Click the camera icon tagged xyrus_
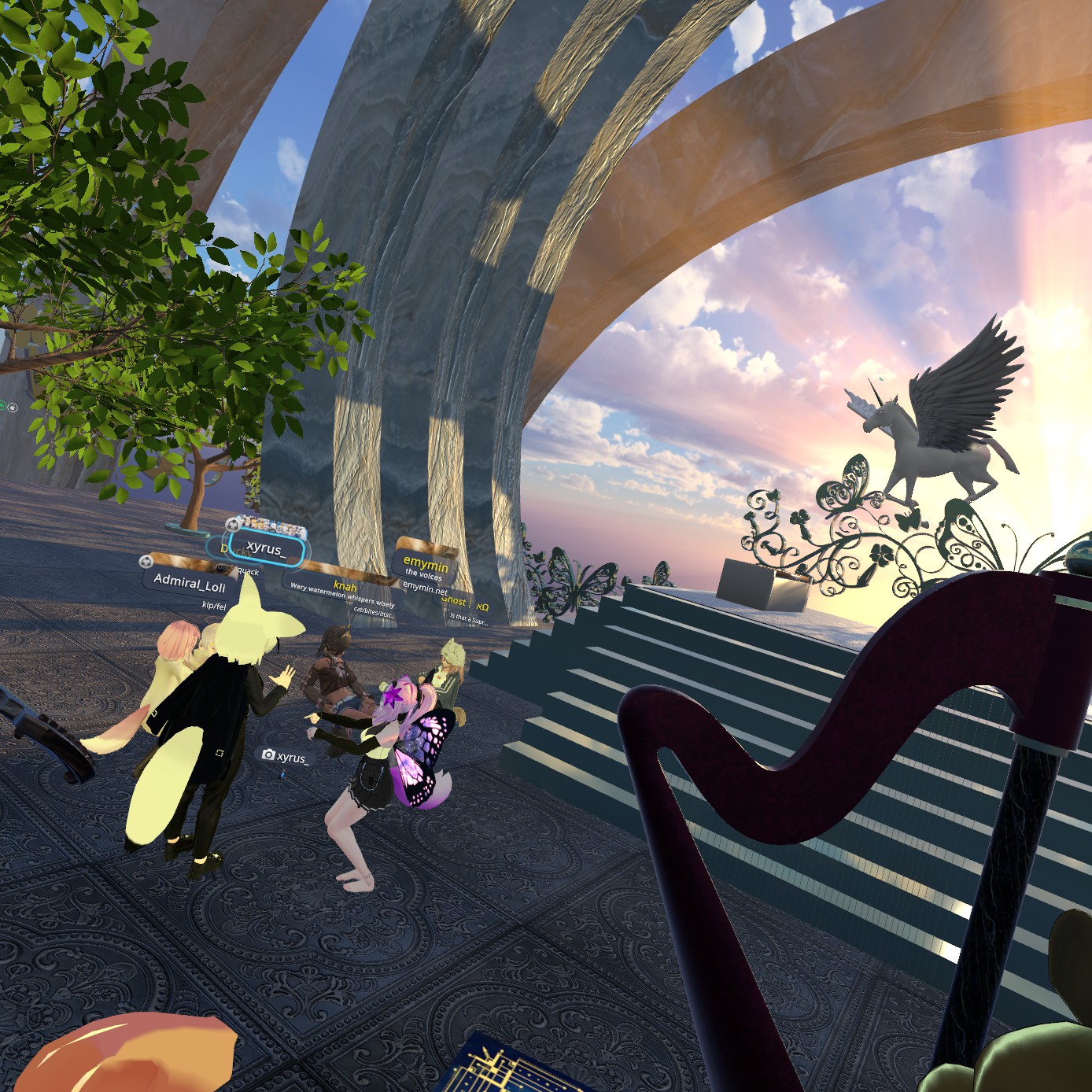Image resolution: width=1092 pixels, height=1092 pixels. [x=268, y=755]
